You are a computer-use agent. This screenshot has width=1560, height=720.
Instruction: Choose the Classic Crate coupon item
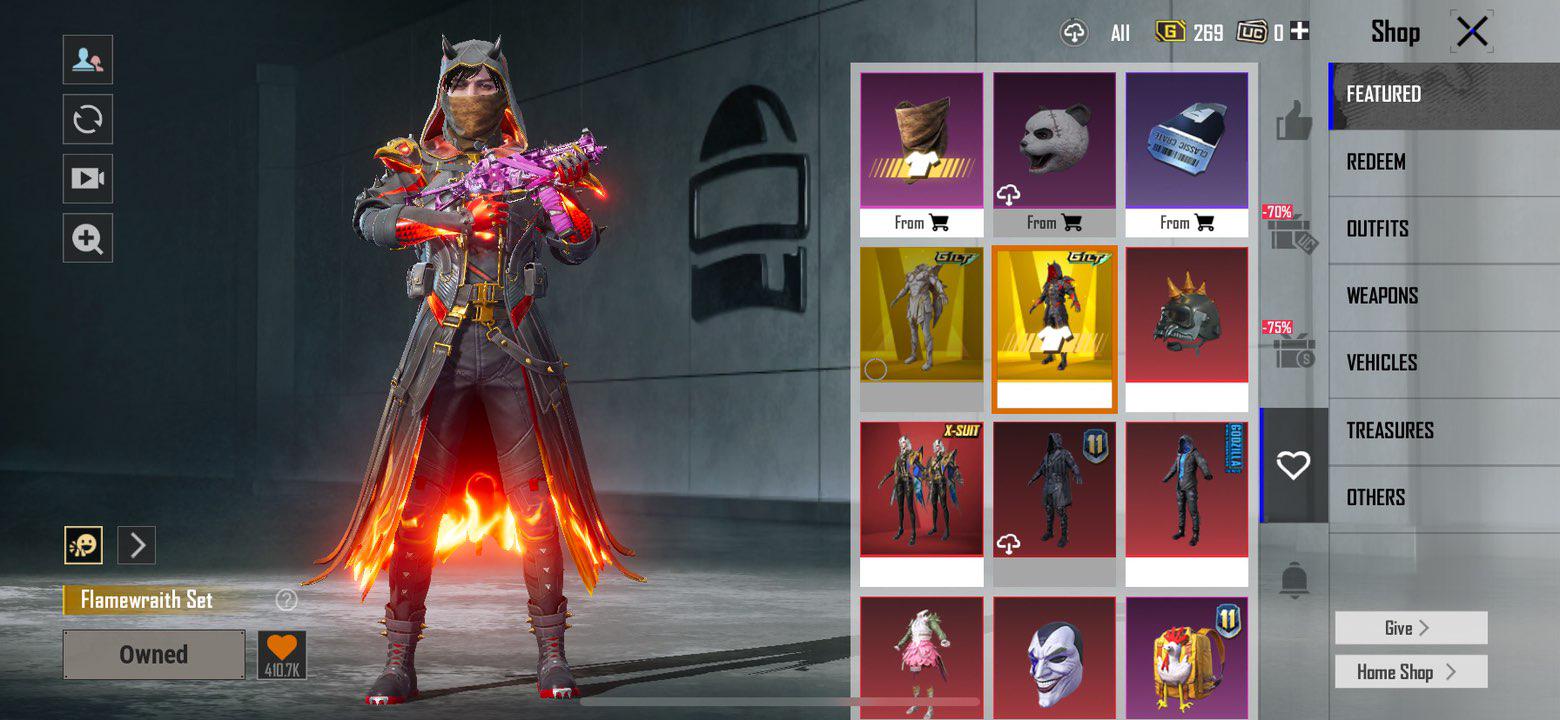(x=1187, y=140)
